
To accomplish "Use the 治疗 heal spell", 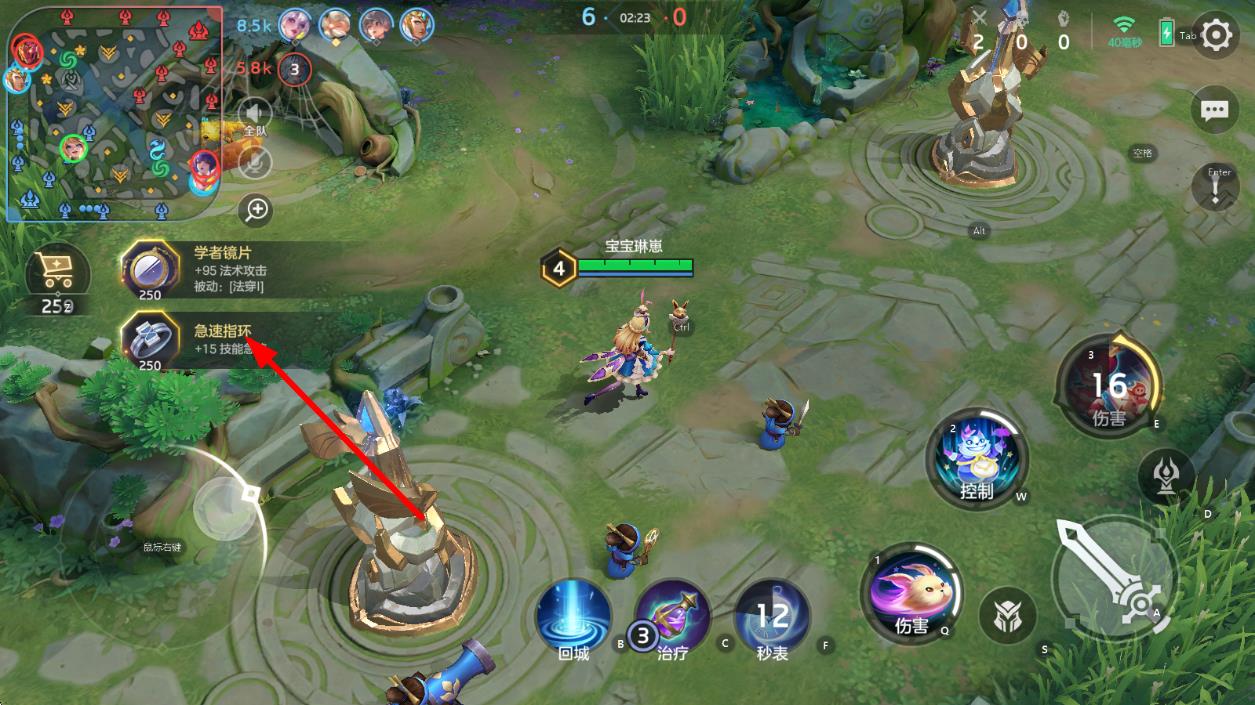I will (x=672, y=617).
